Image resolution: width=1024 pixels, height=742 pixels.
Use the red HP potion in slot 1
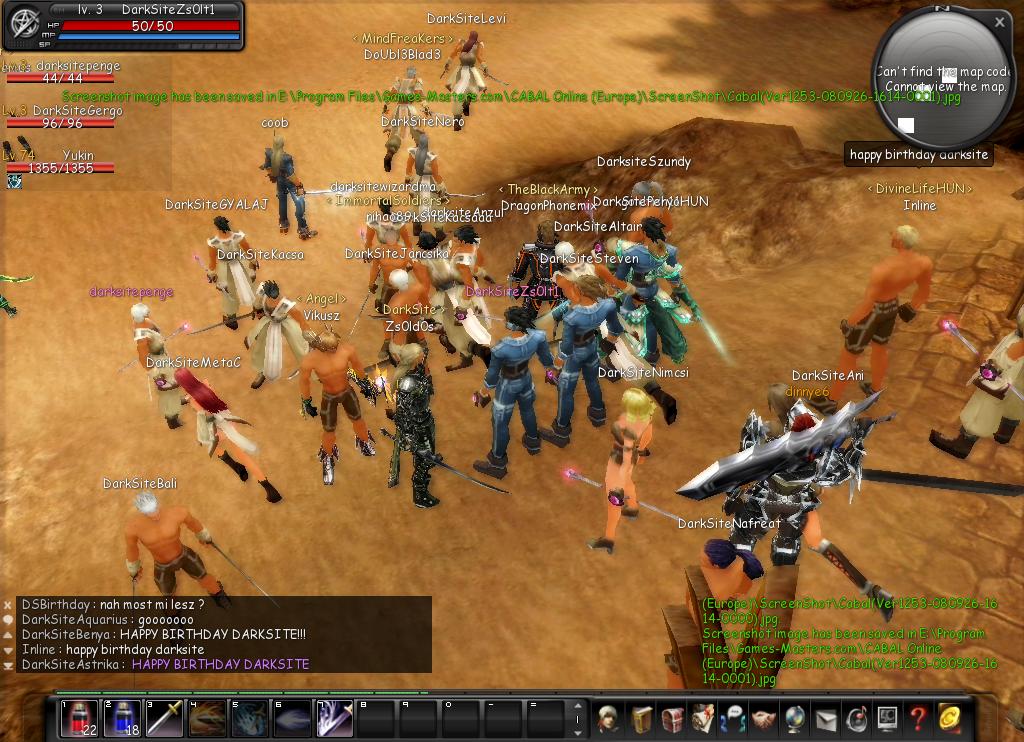tap(79, 718)
